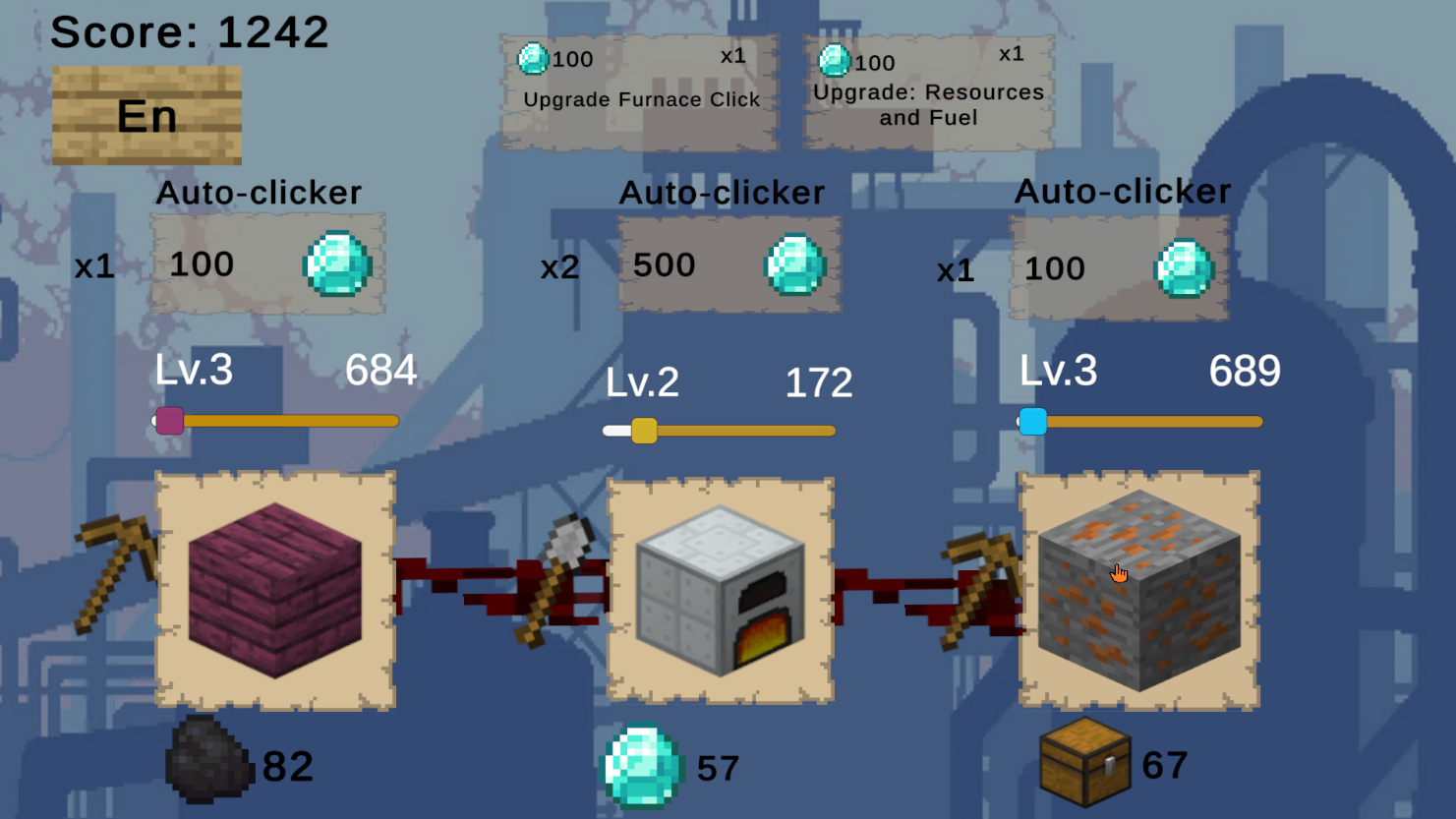Buy the rightmost 100-diamond Auto-clicker

(1118, 267)
